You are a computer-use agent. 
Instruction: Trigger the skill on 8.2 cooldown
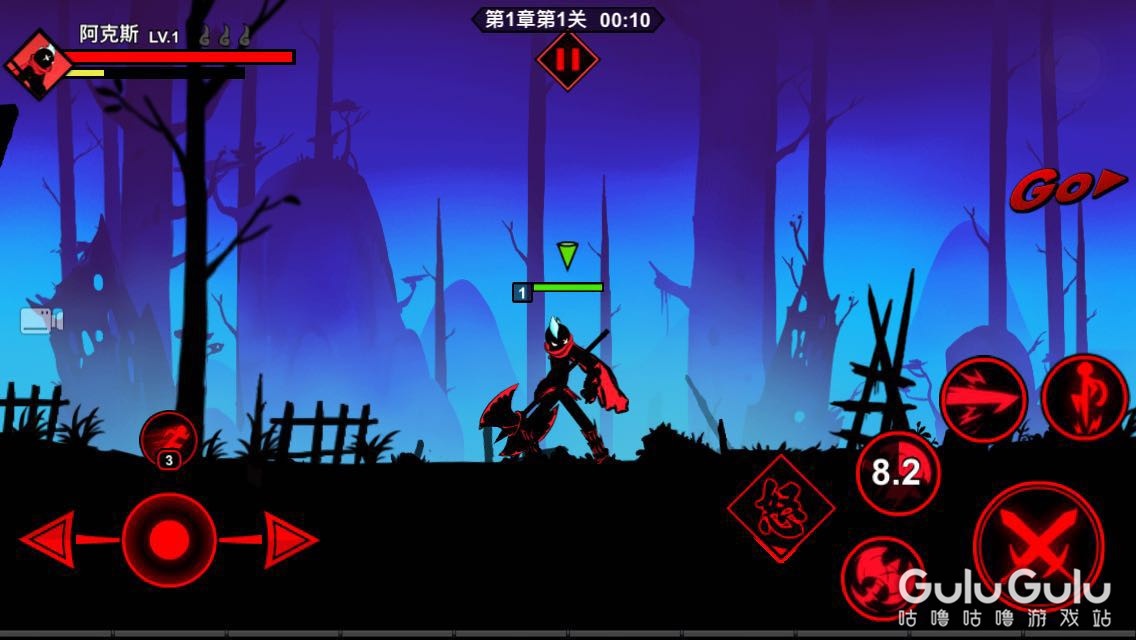(x=897, y=473)
